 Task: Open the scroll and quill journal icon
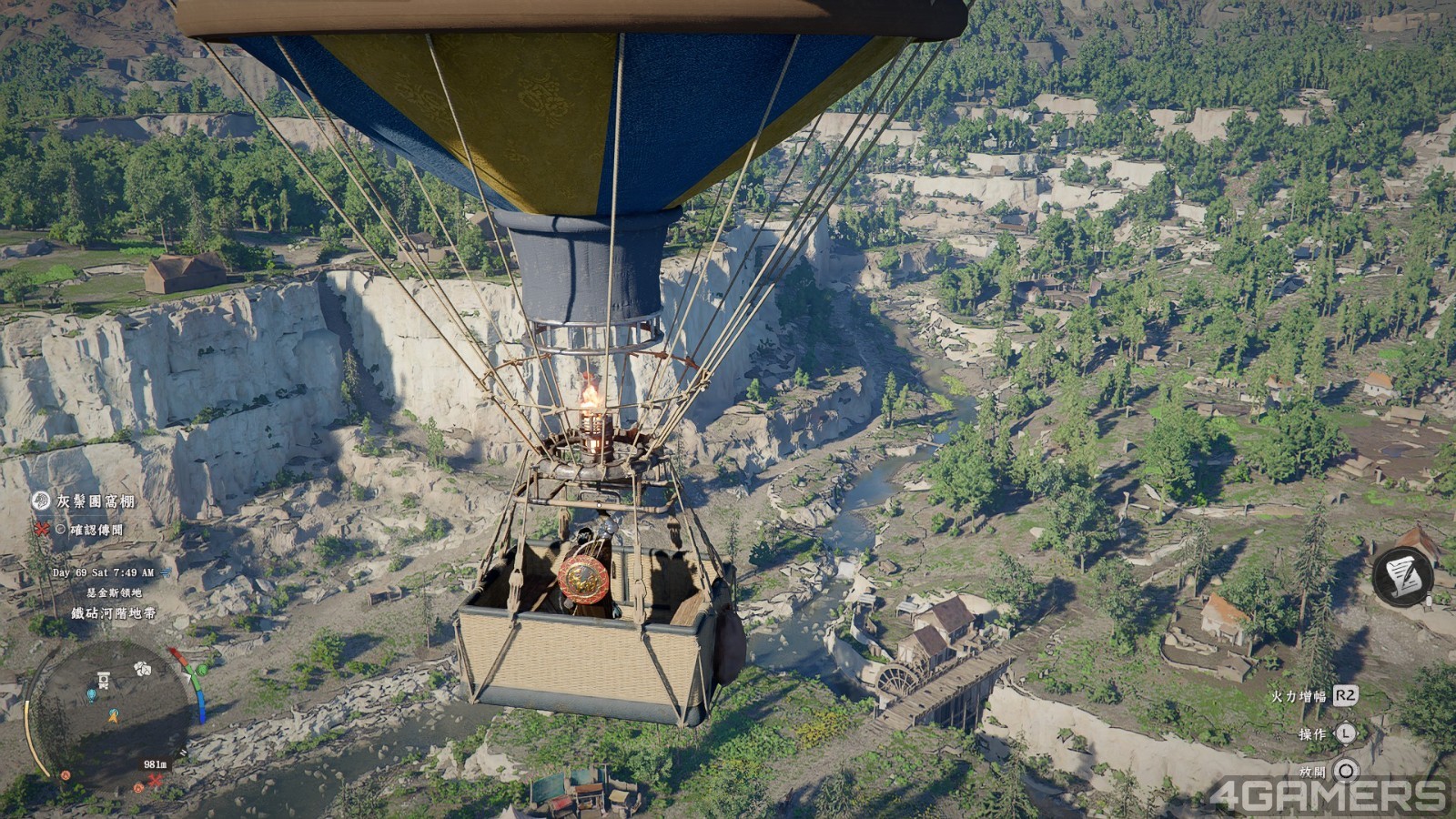coord(1401,575)
